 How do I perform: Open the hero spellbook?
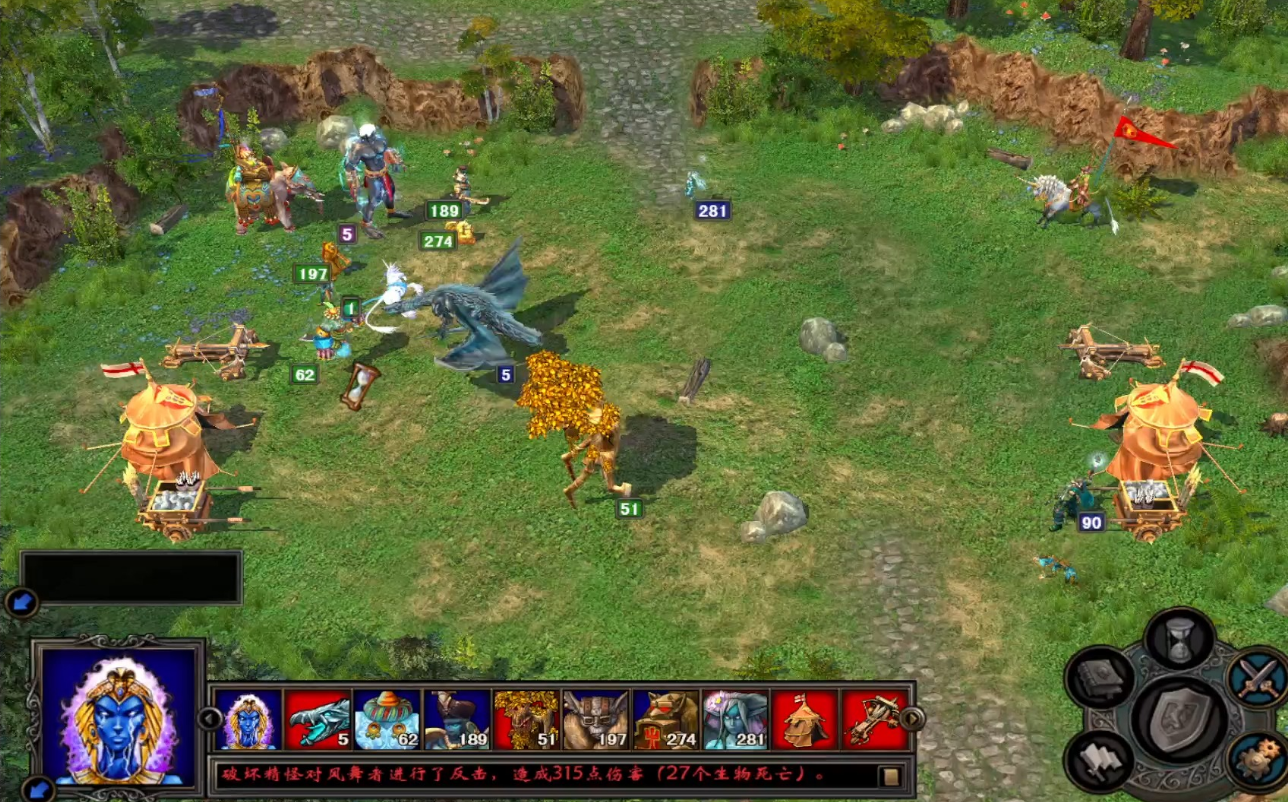(1099, 677)
